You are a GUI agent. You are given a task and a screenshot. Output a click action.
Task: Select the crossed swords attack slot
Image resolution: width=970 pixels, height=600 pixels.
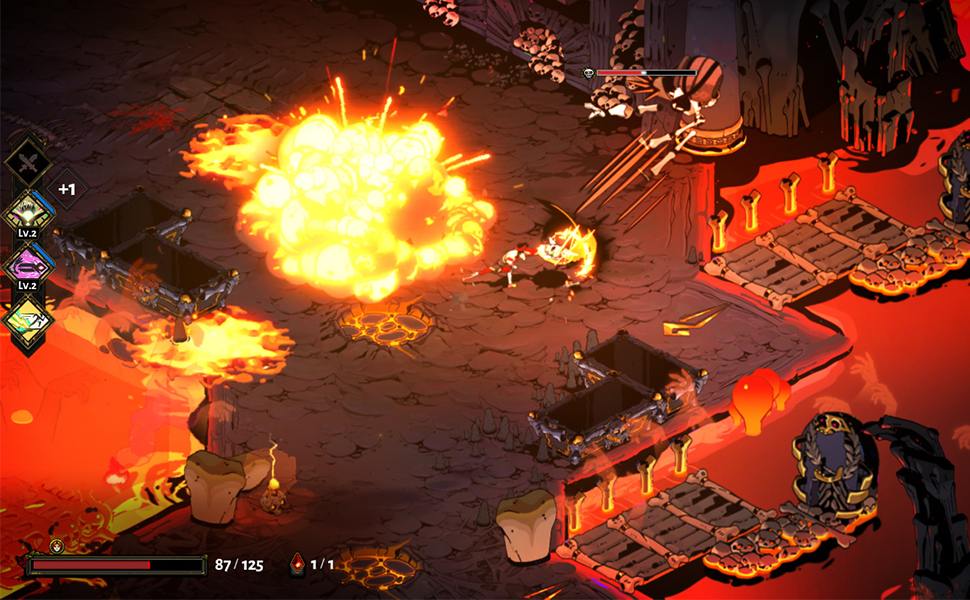pyautogui.click(x=29, y=162)
